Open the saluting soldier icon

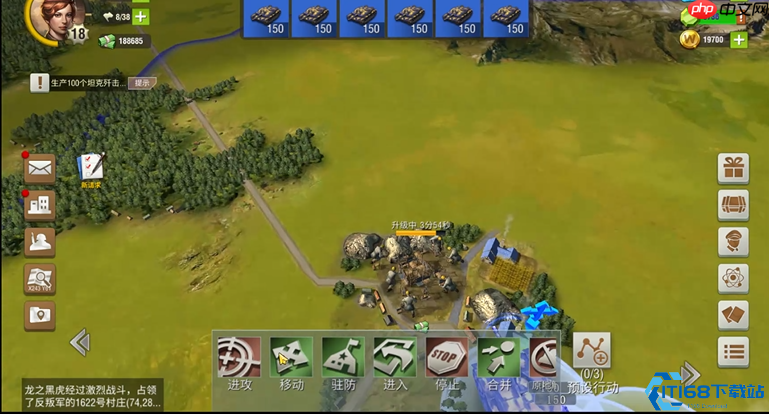click(40, 242)
